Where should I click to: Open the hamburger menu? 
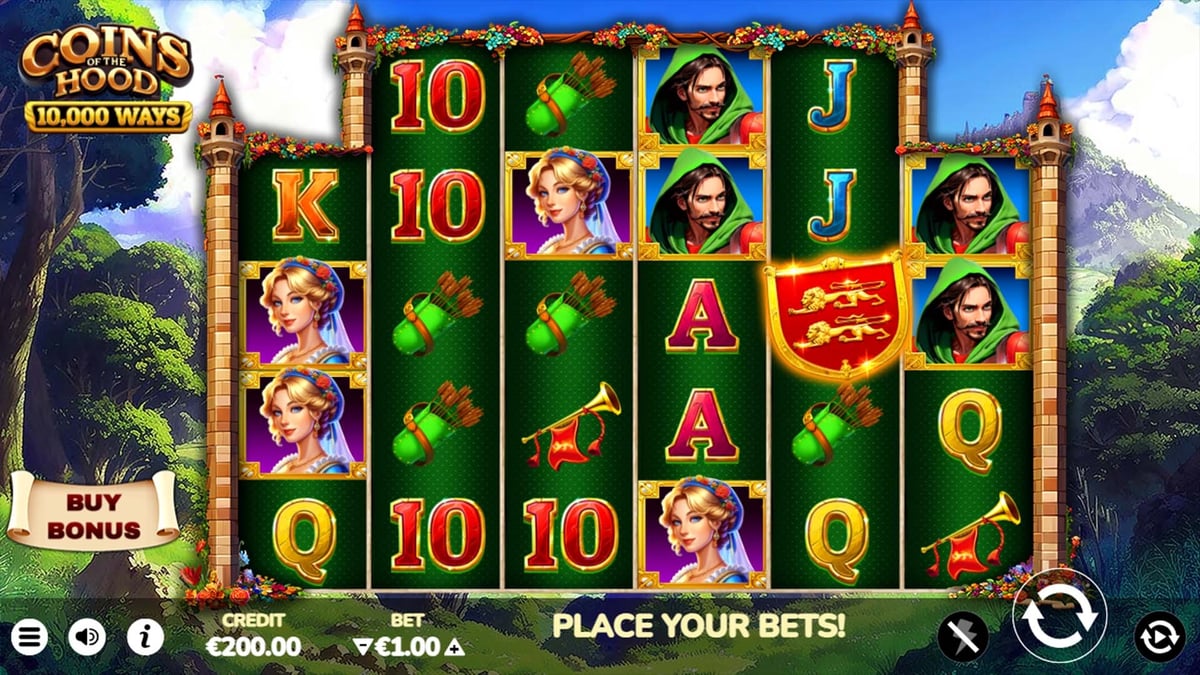pos(29,637)
